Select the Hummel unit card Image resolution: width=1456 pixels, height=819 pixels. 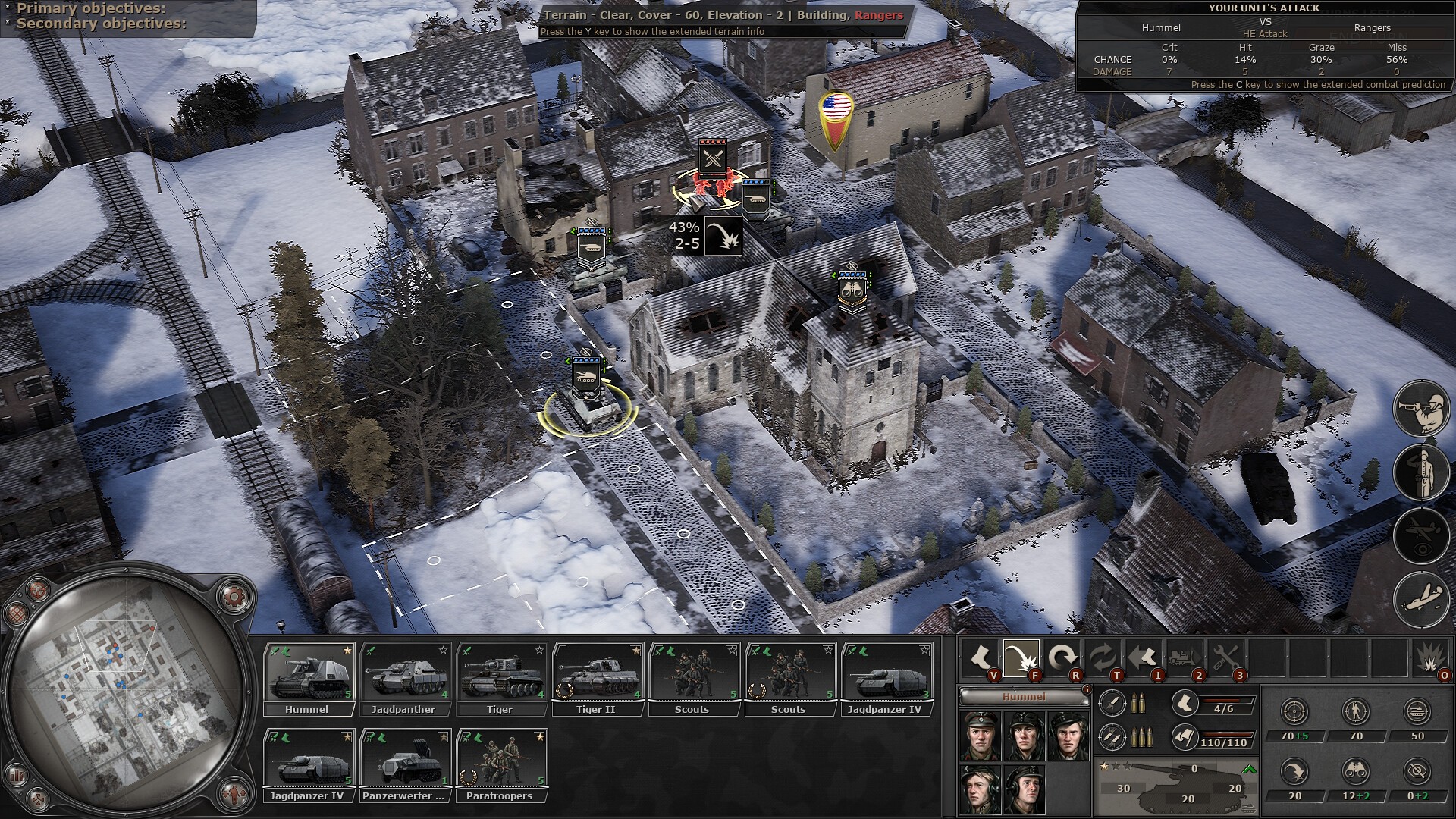308,677
